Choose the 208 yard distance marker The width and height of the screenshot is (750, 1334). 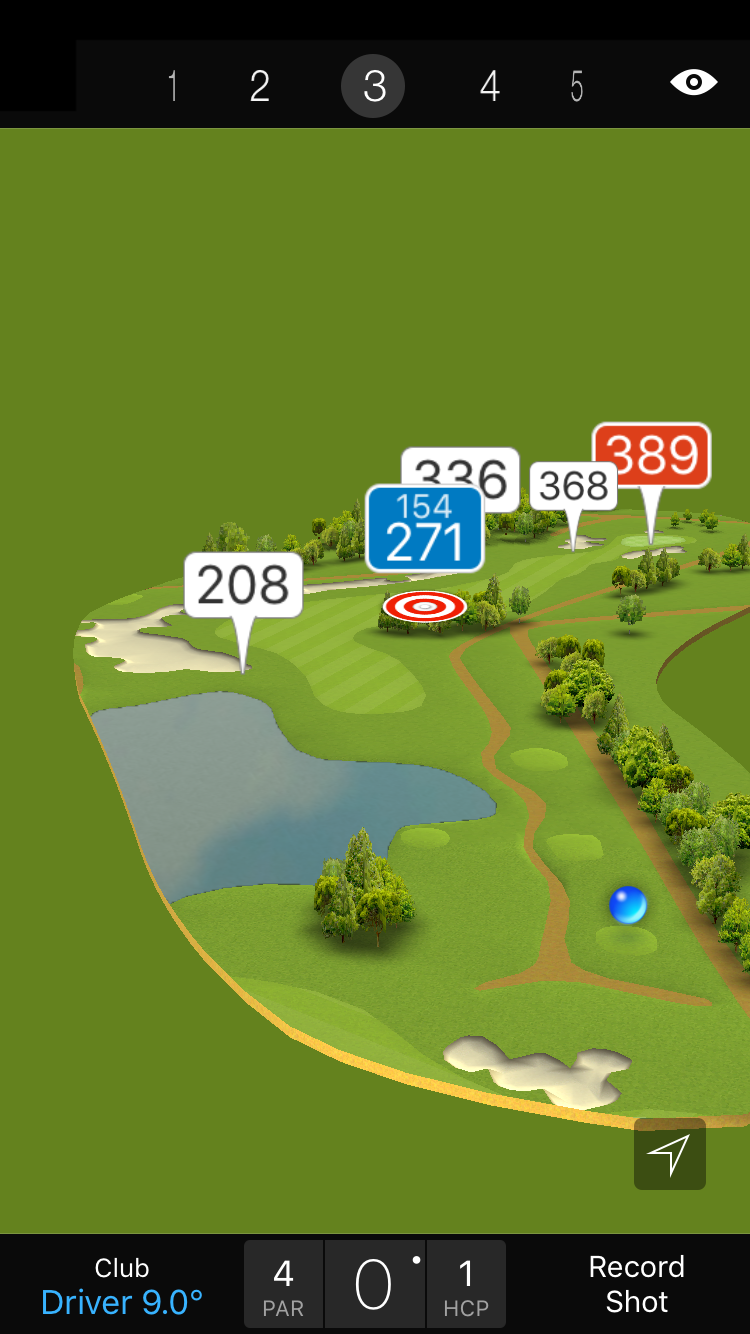[243, 585]
